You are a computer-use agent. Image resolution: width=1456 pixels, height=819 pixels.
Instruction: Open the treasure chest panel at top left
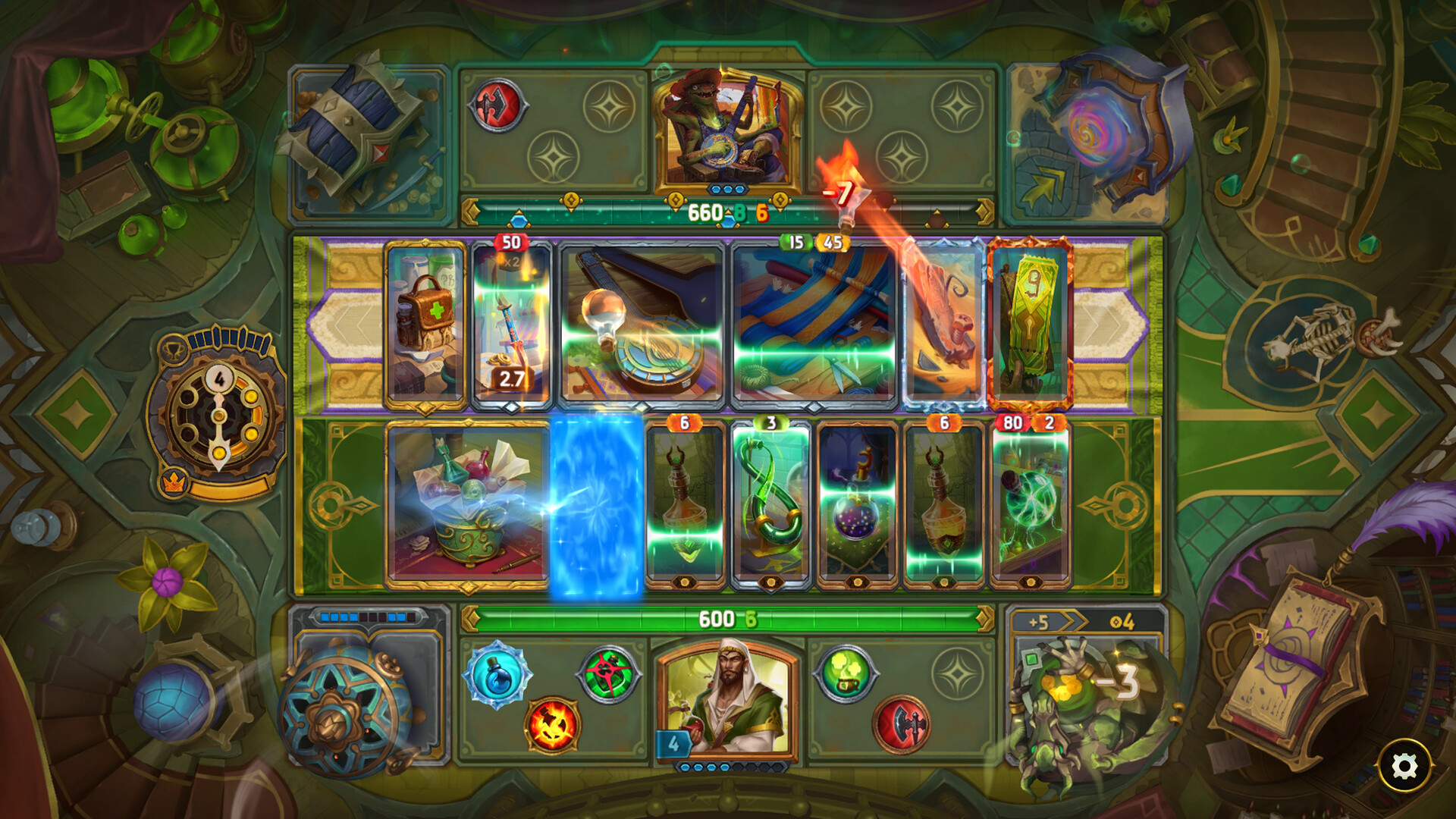[x=356, y=125]
